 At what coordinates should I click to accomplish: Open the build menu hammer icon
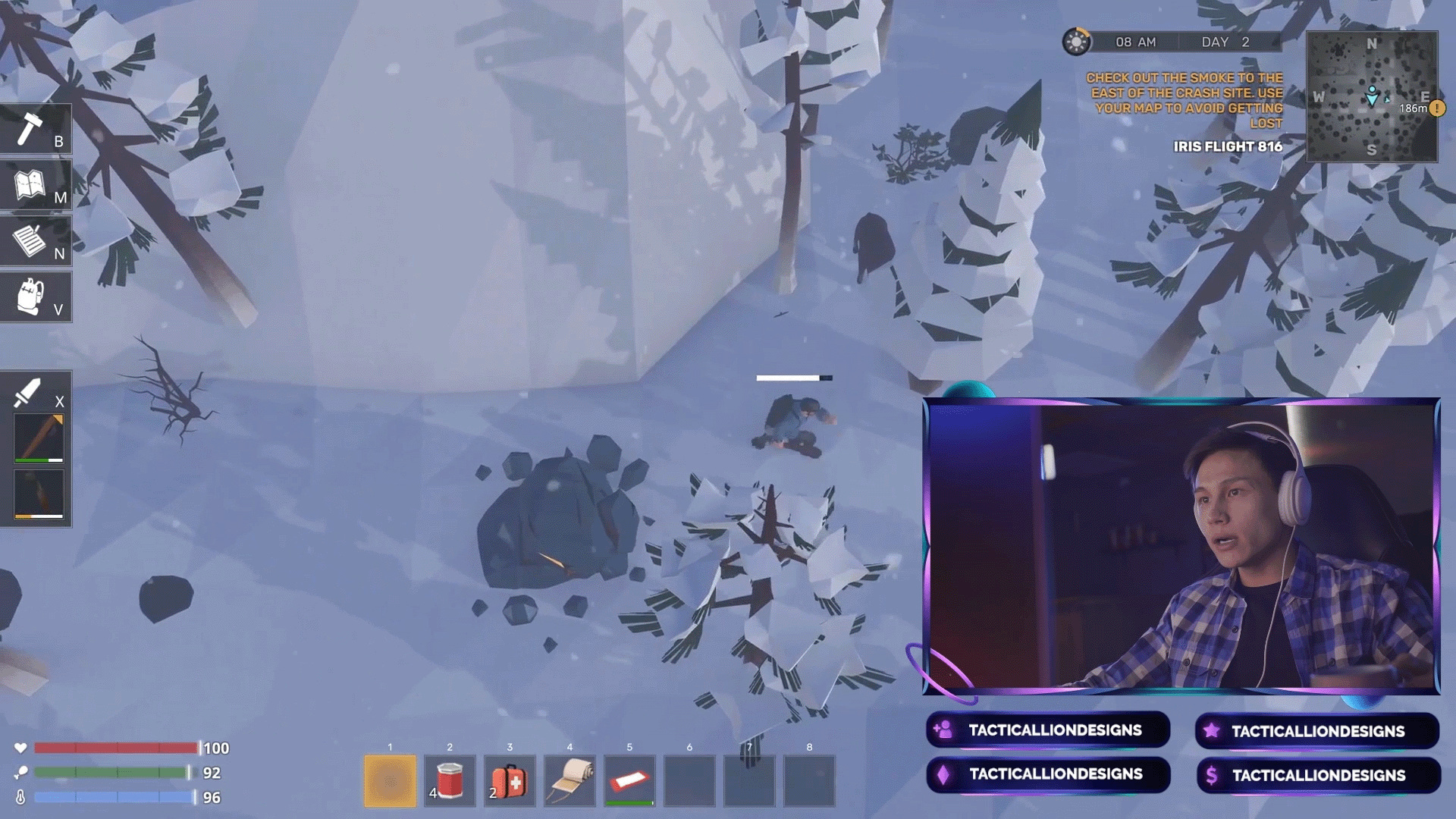pyautogui.click(x=30, y=127)
